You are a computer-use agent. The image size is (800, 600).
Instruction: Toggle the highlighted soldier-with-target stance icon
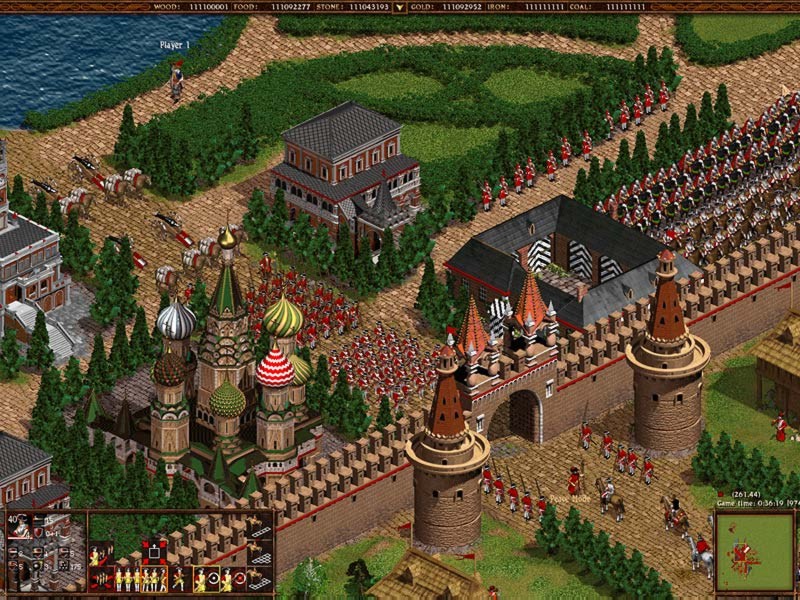point(207,579)
